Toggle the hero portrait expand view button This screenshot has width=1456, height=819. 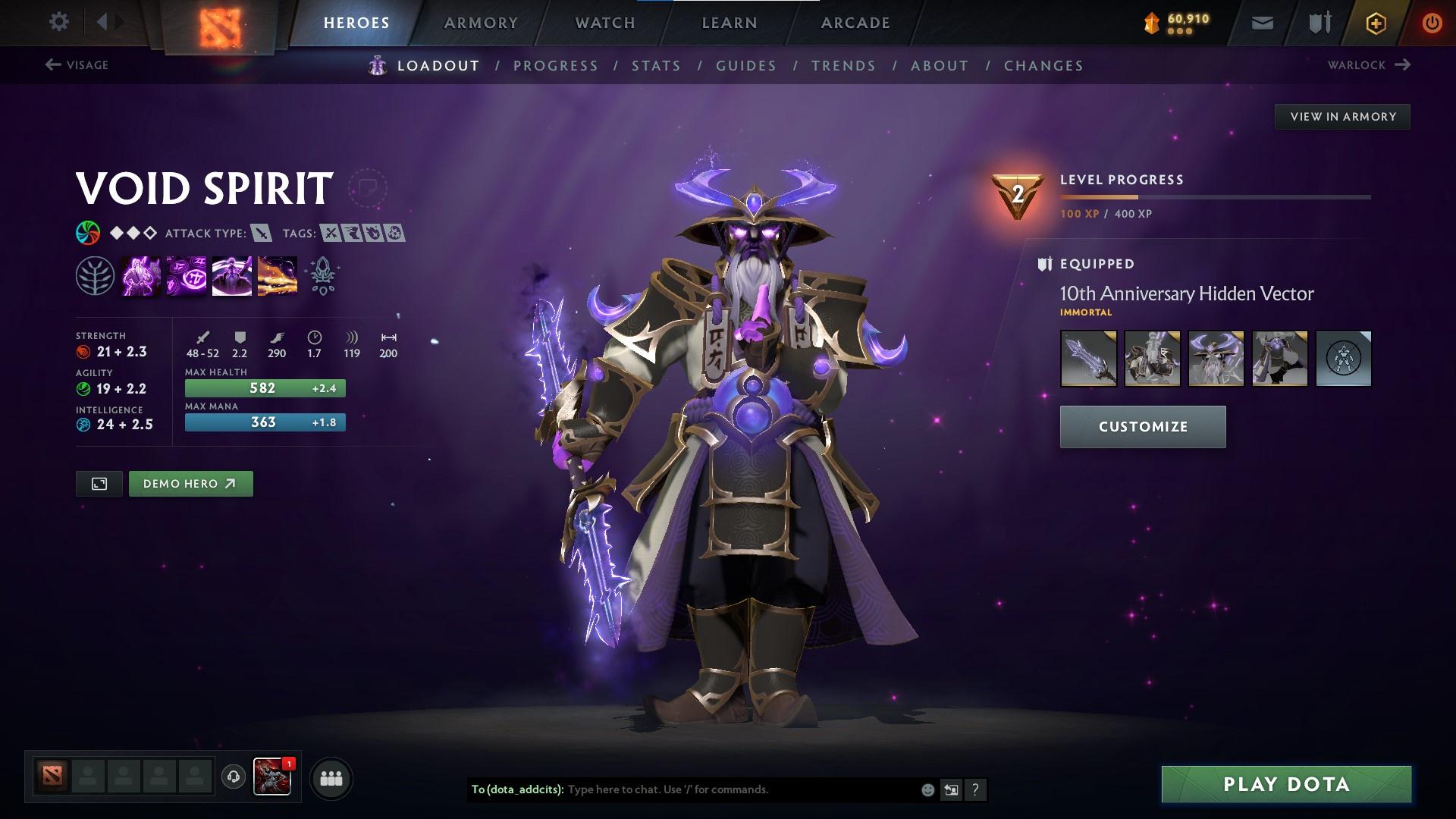(99, 483)
